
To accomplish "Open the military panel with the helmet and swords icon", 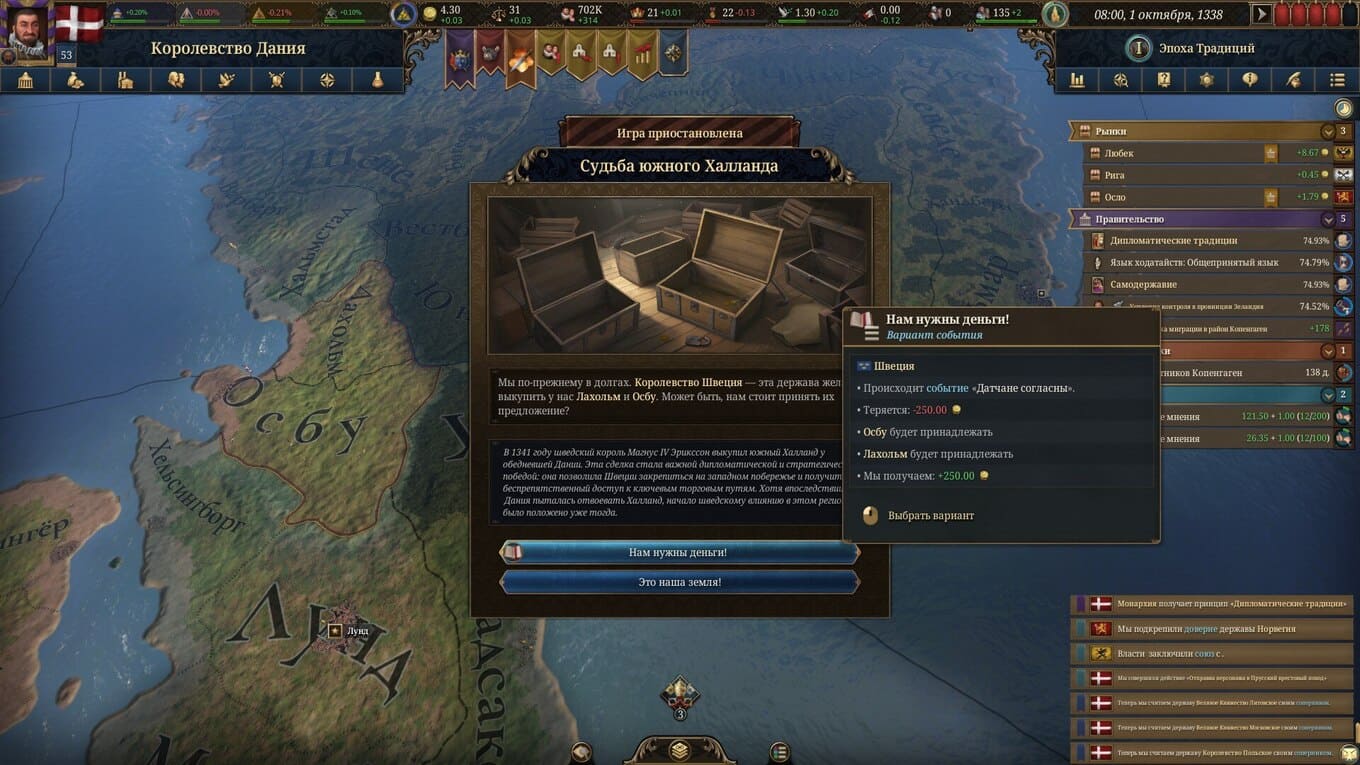I will coord(276,81).
